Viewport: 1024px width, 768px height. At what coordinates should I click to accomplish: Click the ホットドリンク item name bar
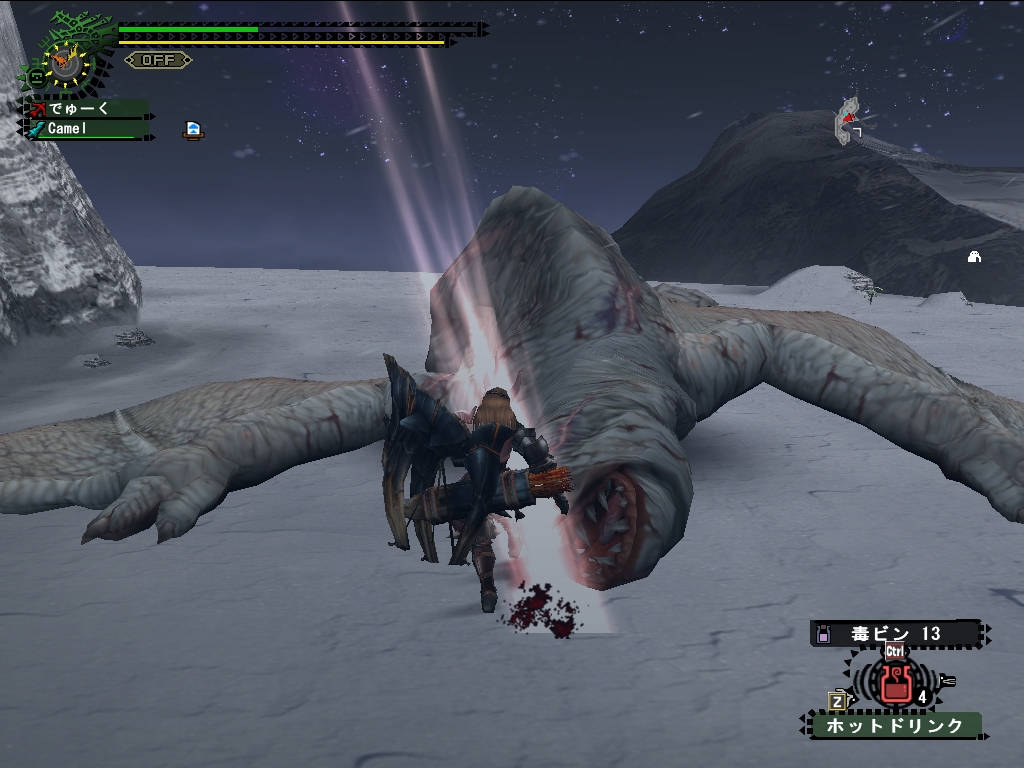894,725
